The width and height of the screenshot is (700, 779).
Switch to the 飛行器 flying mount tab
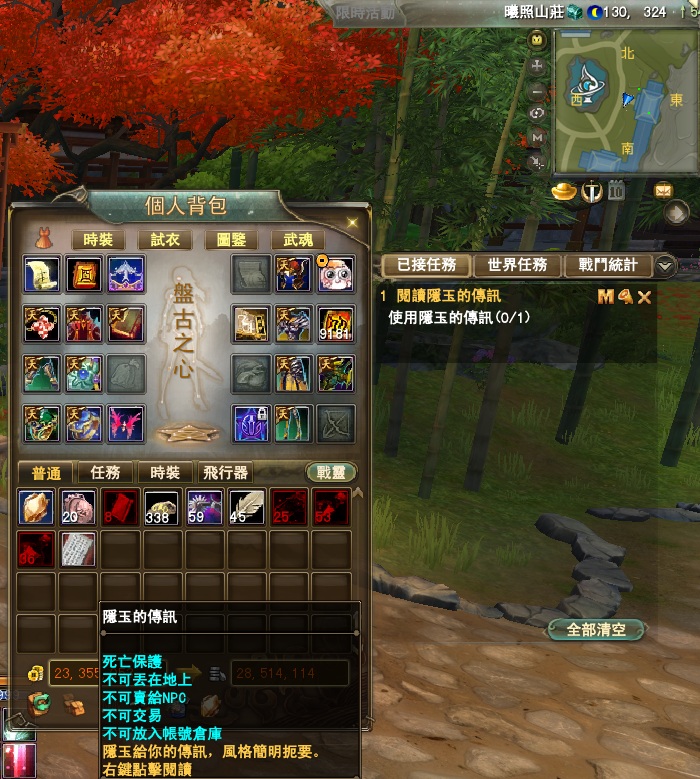pyautogui.click(x=225, y=473)
